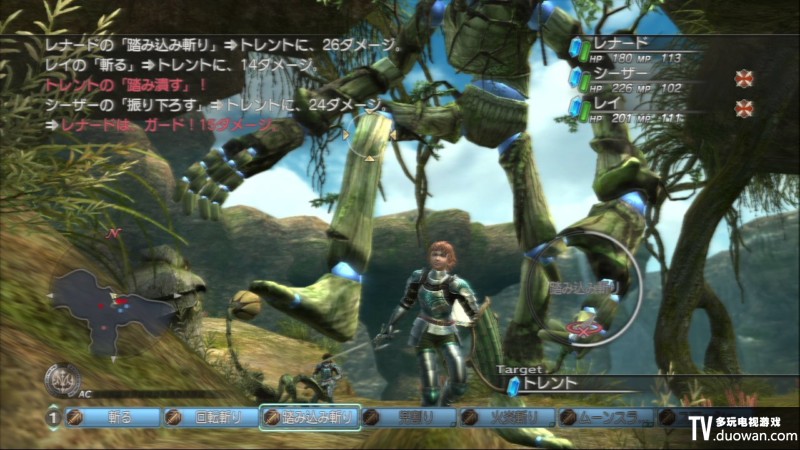Click the red cross icon beside シーザー

click(742, 79)
